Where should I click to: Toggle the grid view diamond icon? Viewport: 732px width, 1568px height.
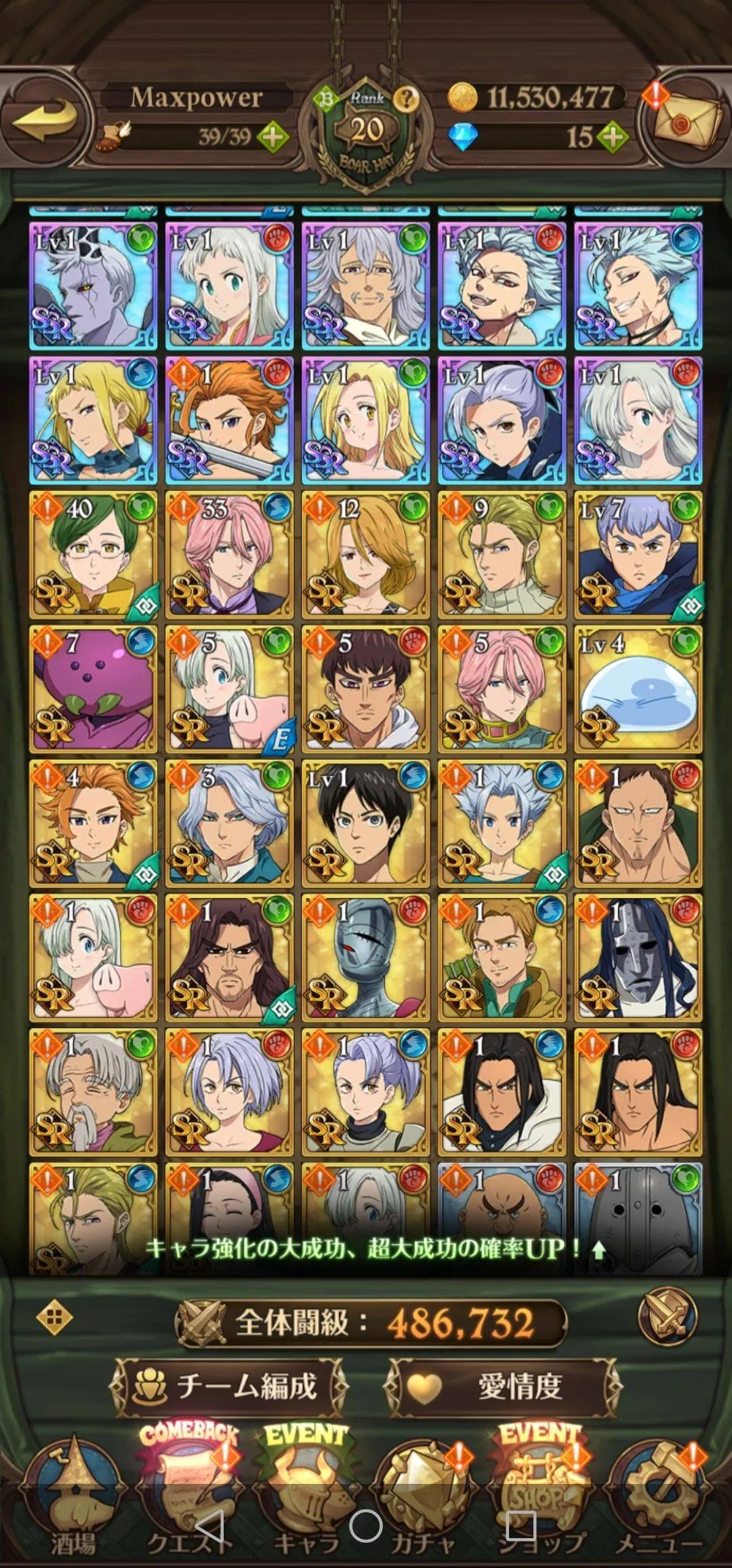tap(55, 1318)
